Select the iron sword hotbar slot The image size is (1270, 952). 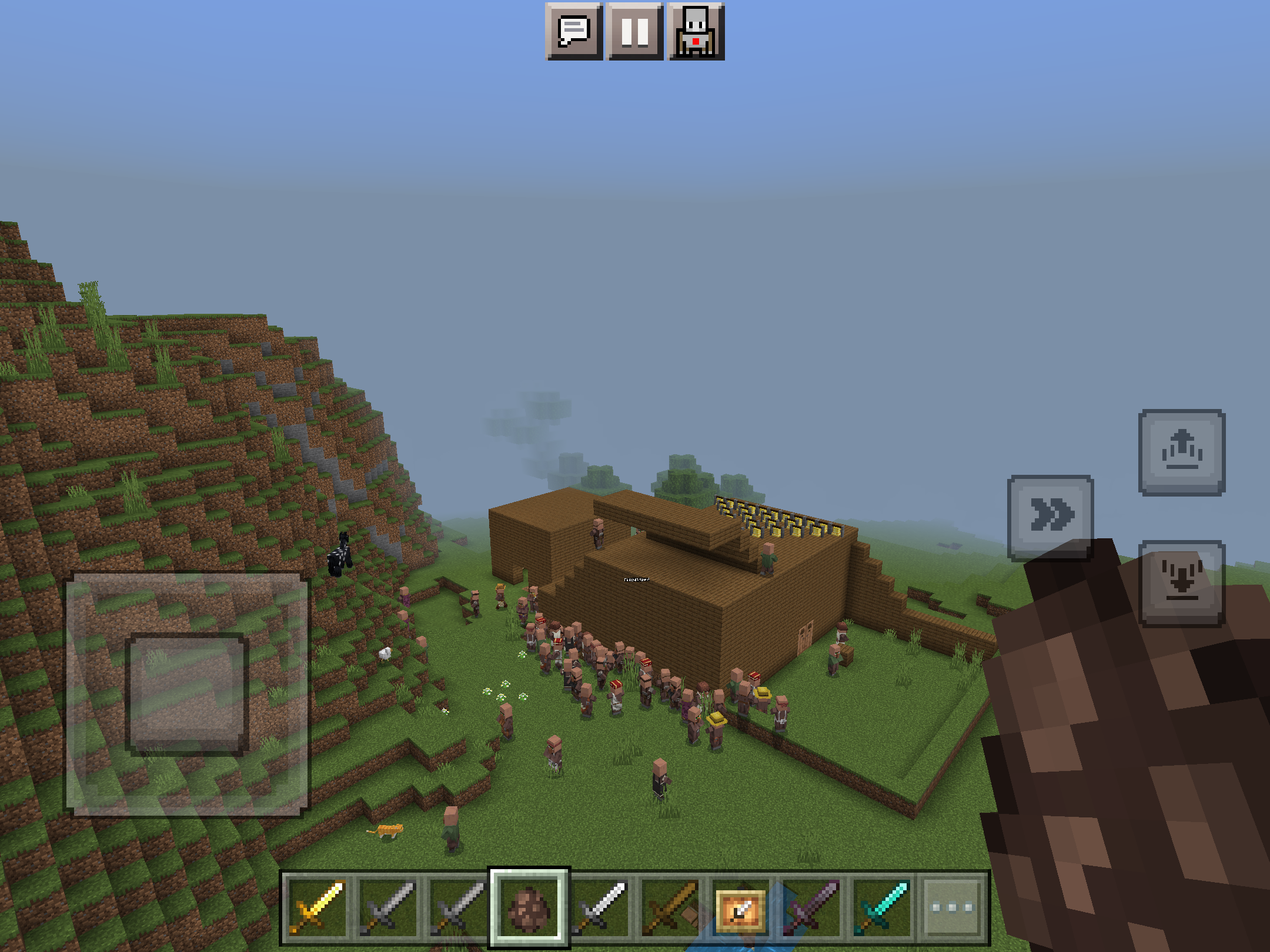(x=600, y=908)
